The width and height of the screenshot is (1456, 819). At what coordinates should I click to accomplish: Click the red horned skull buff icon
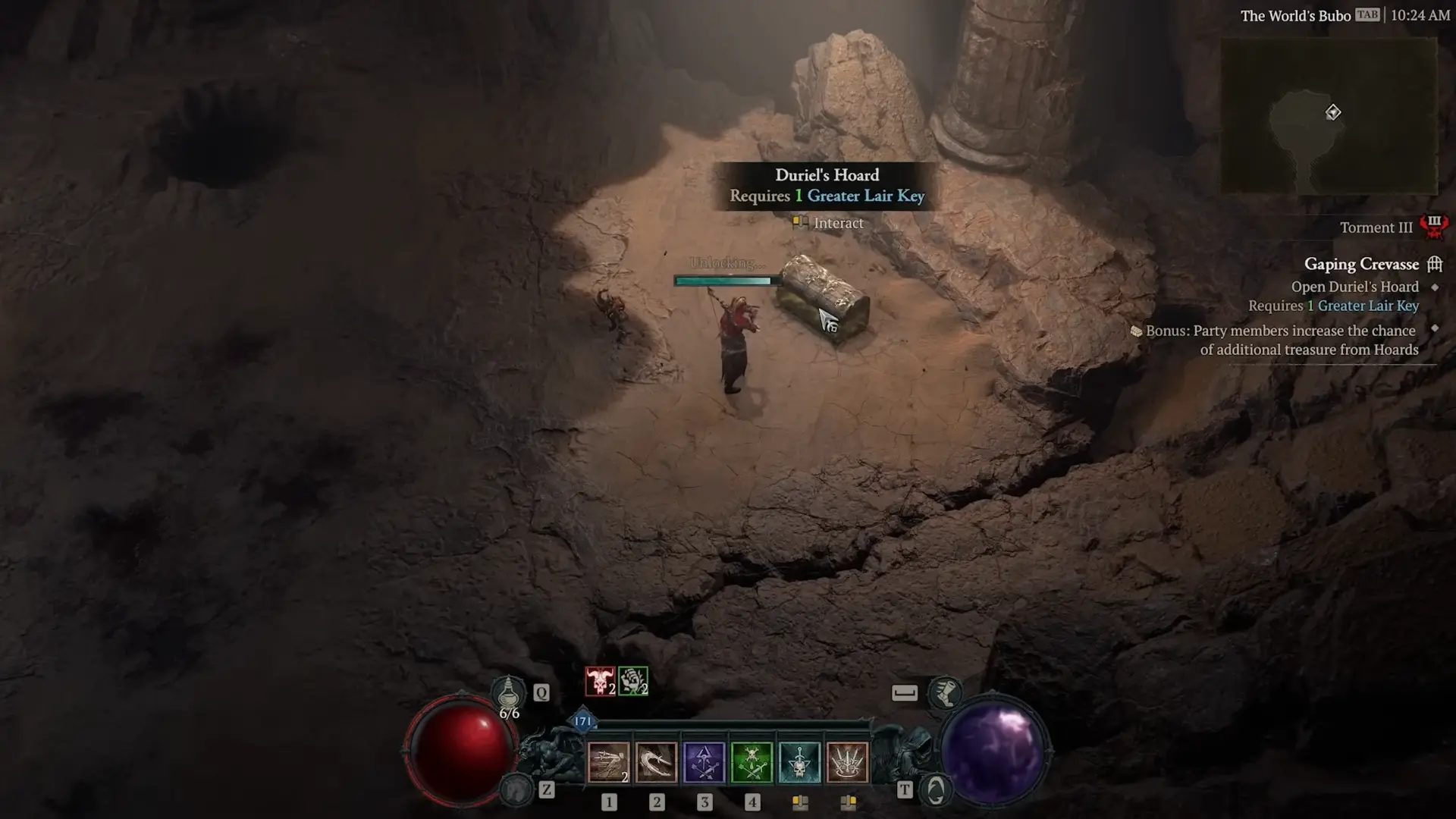tap(600, 681)
